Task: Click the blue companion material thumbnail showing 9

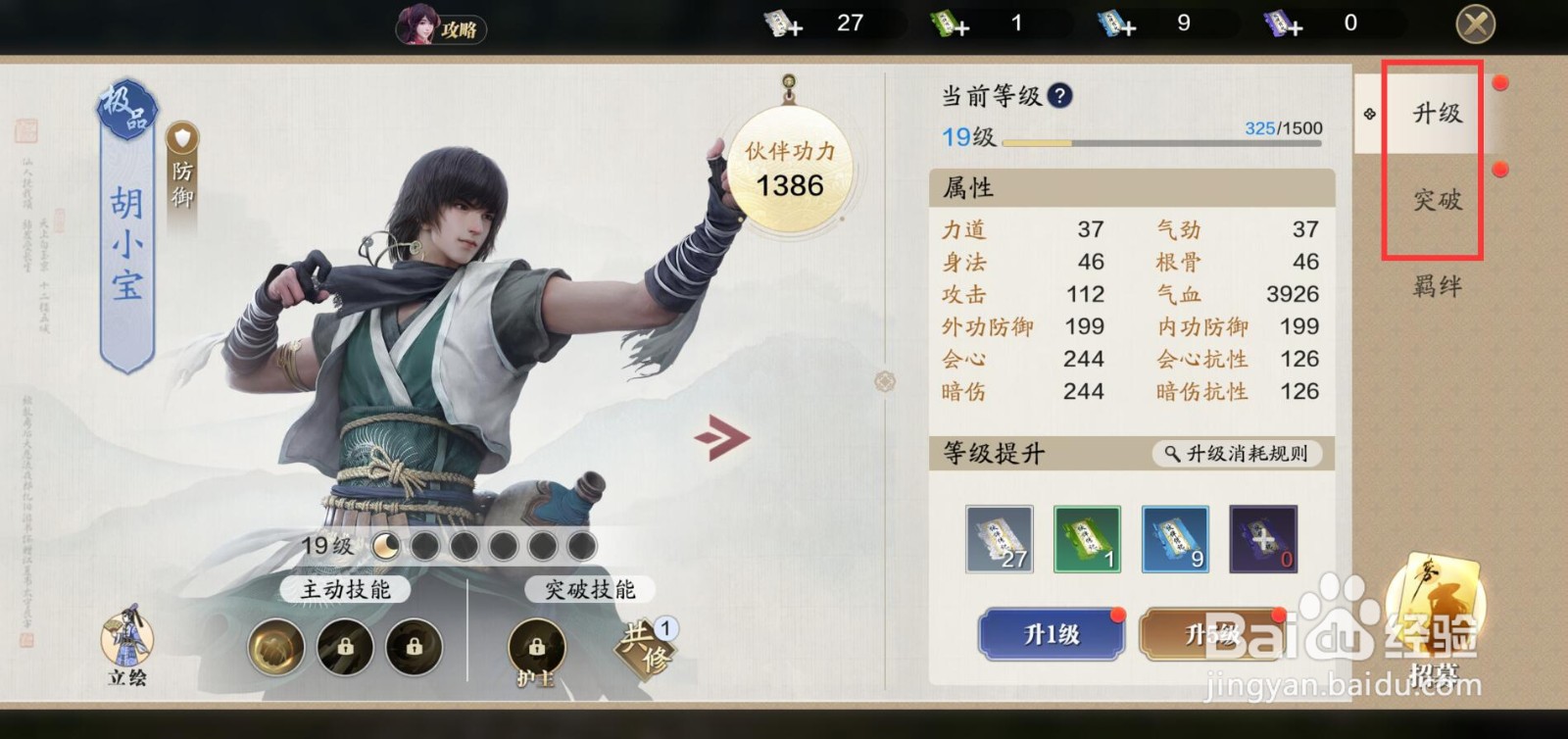Action: point(1175,538)
